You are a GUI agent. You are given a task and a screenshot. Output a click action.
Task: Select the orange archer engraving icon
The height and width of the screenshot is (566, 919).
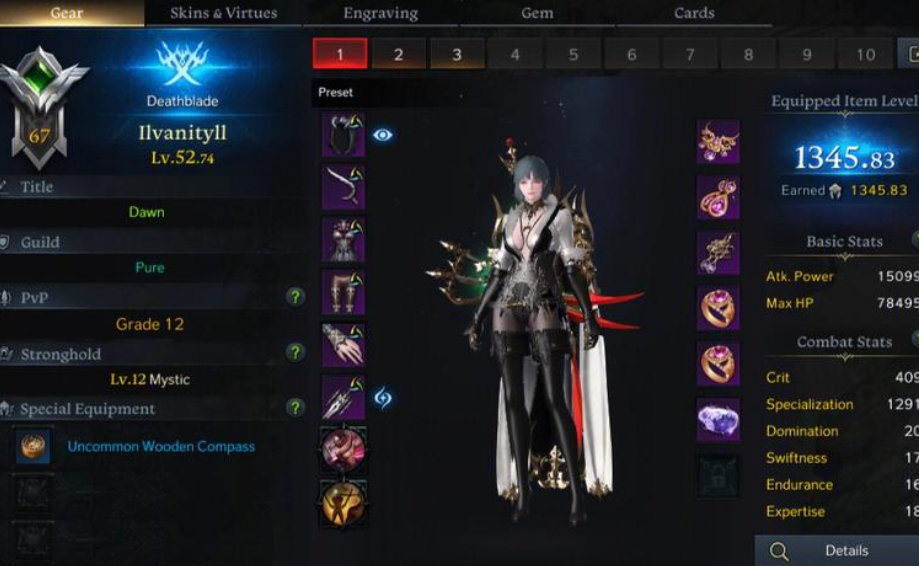pyautogui.click(x=343, y=503)
